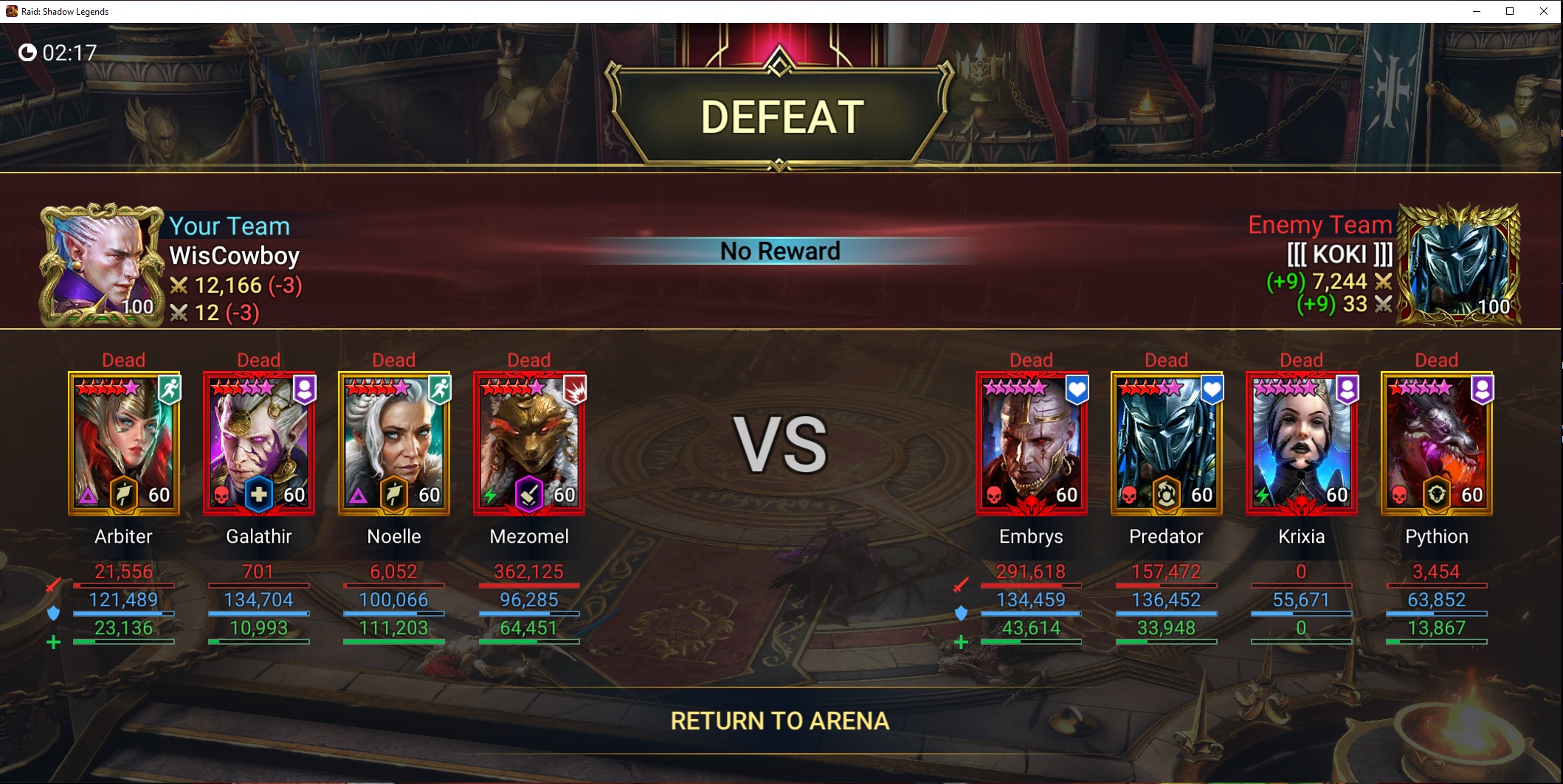Open the enemy player KOKI avatar
The width and height of the screenshot is (1563, 784).
click(x=1459, y=264)
